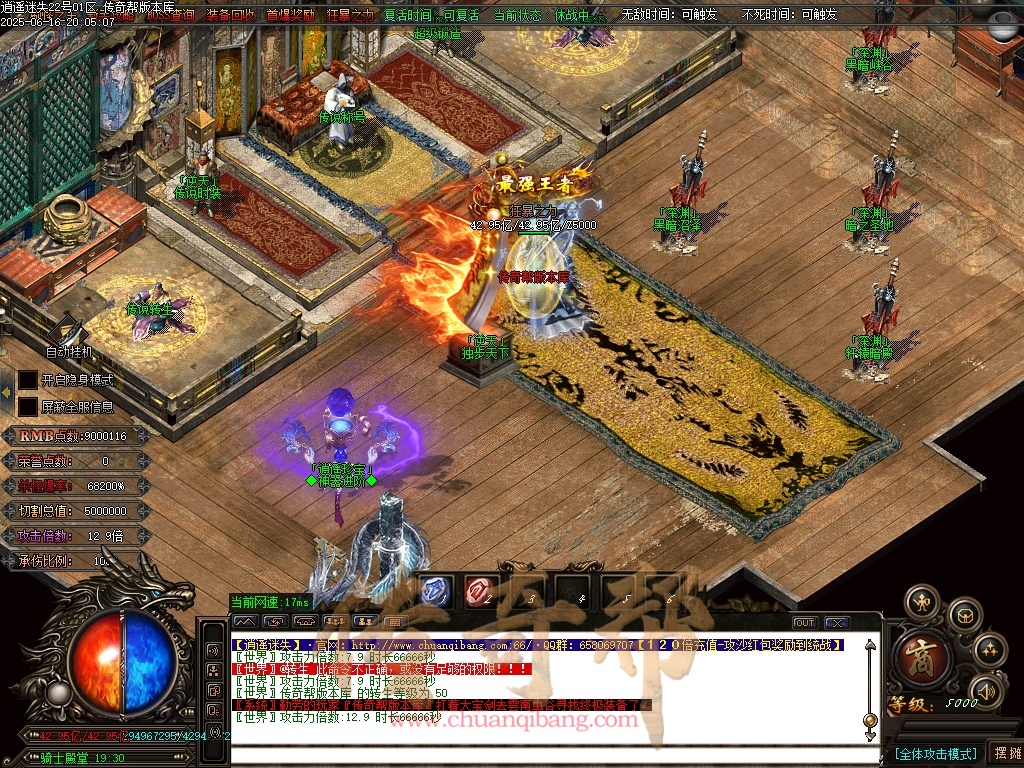Click the 摆摊 stall button
The height and width of the screenshot is (768, 1024).
(1005, 753)
